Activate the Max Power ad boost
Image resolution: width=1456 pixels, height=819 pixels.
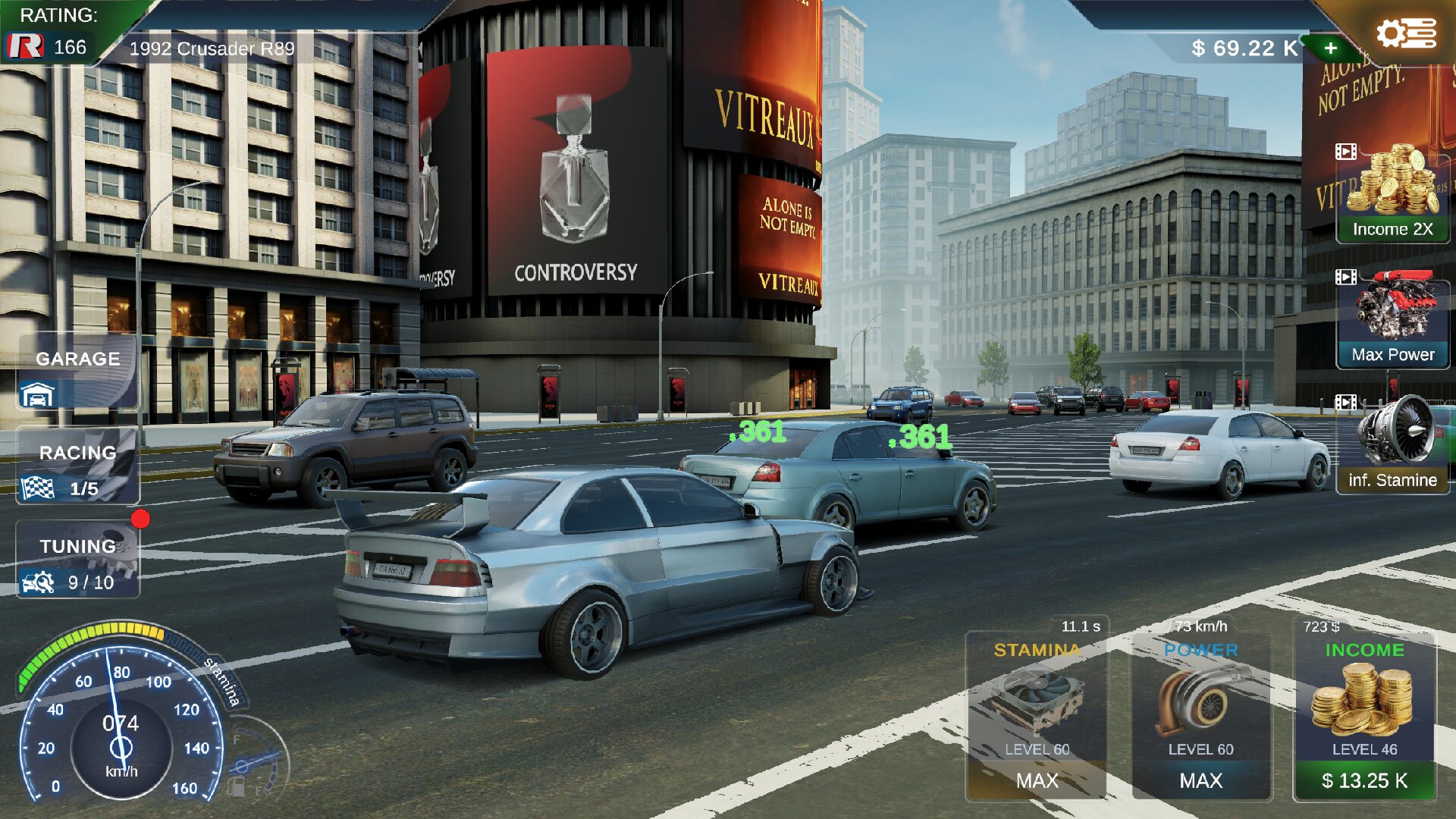point(1392,318)
